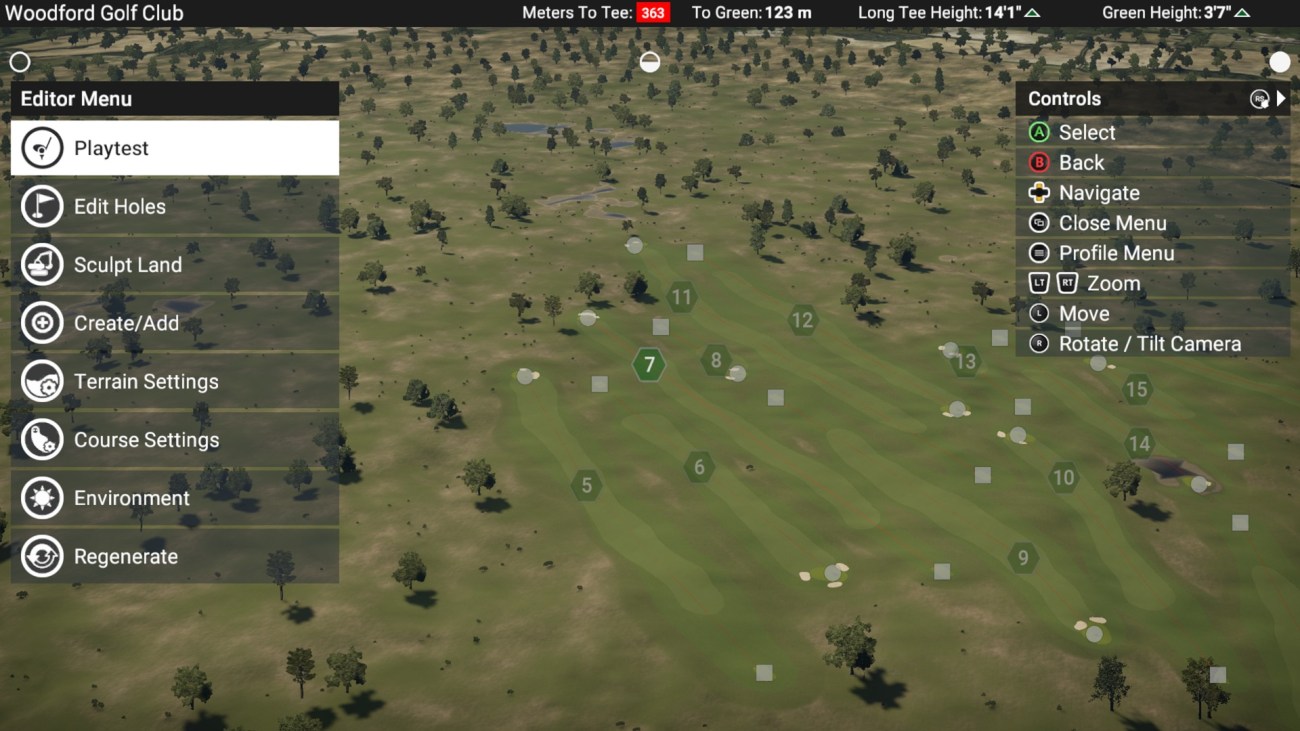Click the Playtest club-and-ball icon
The height and width of the screenshot is (731, 1300).
42,147
